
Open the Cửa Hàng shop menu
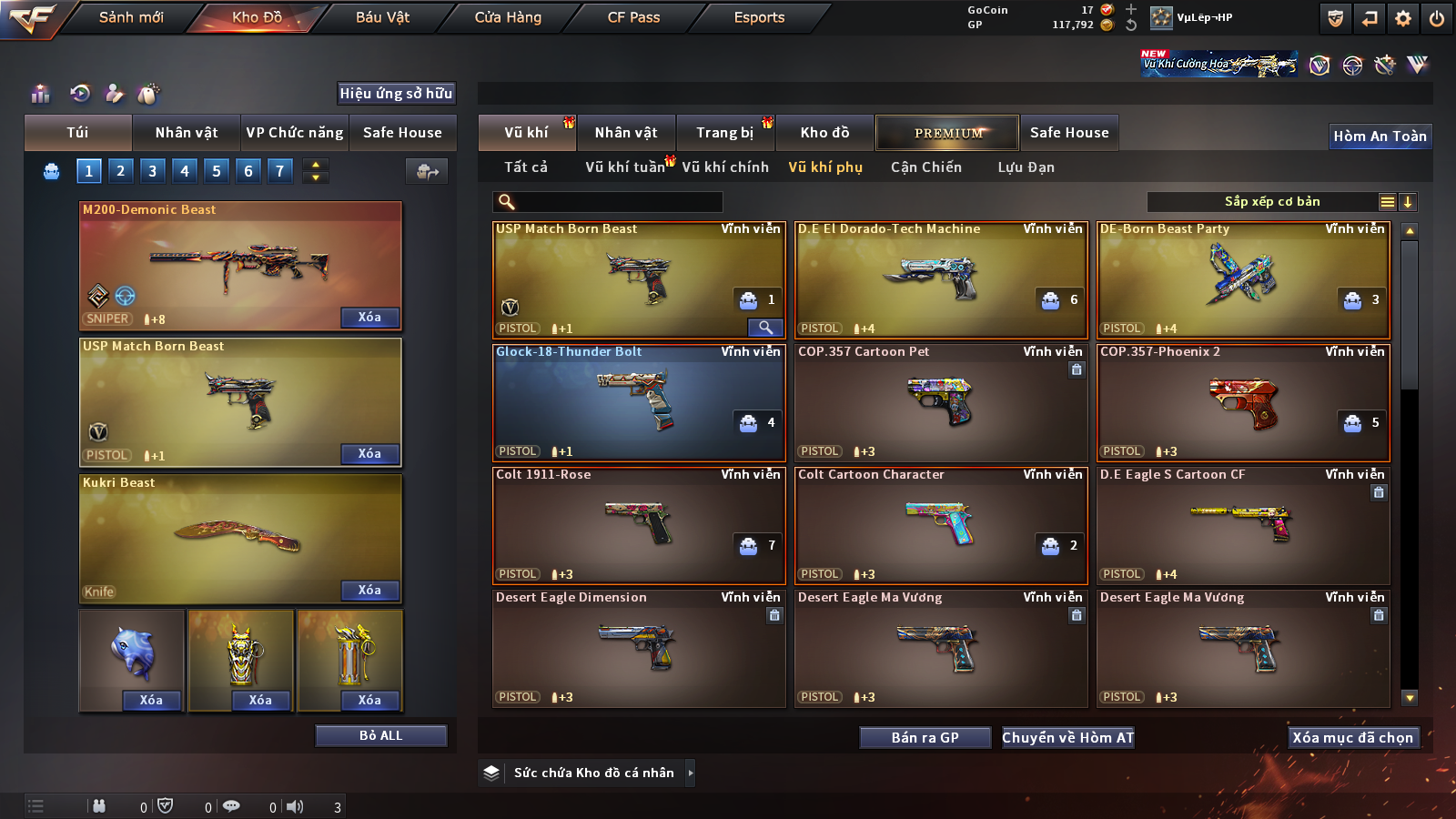tap(508, 17)
